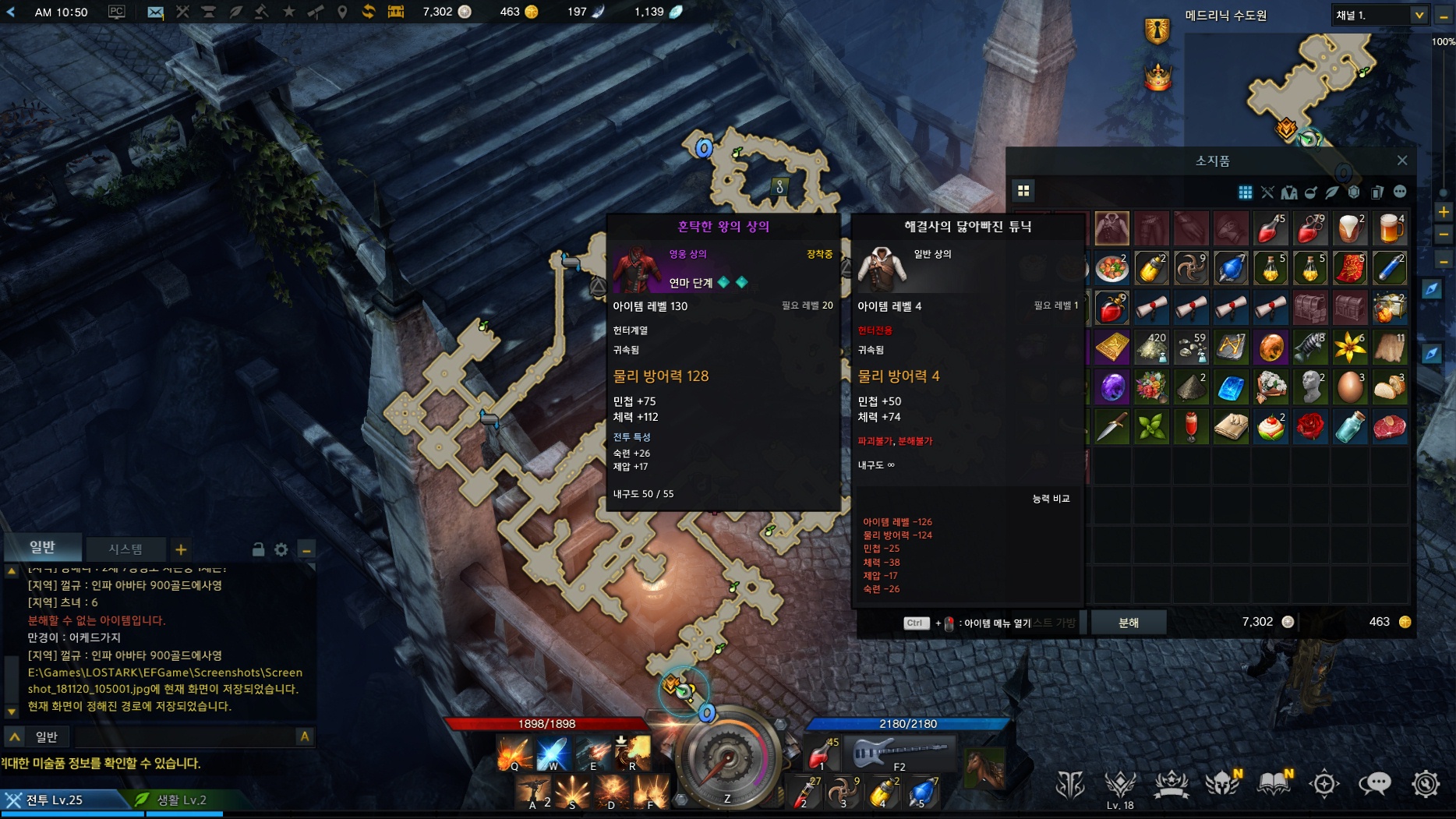The image size is (1456, 819).
Task: Switch to 생활 Lv.2 life skill tab
Action: point(181,800)
